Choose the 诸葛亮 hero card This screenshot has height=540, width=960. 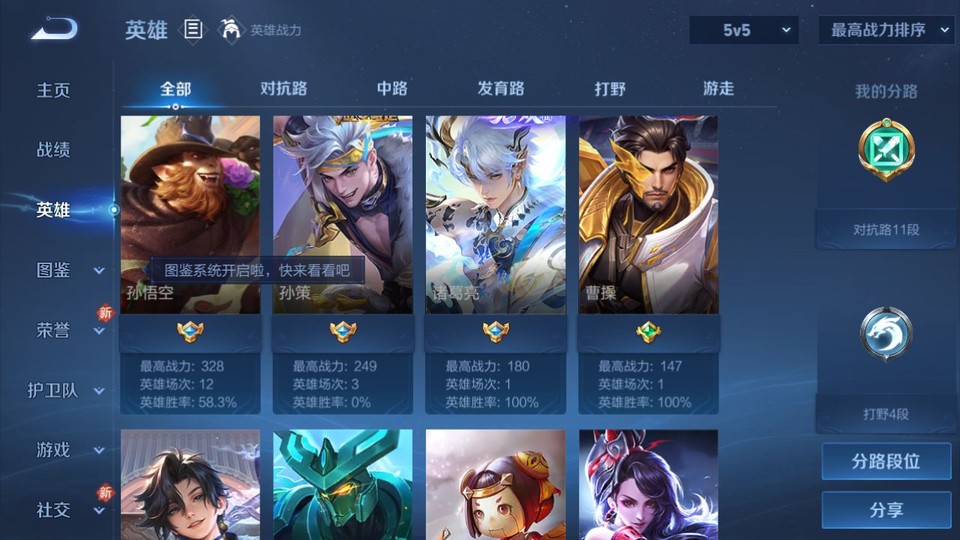(495, 214)
